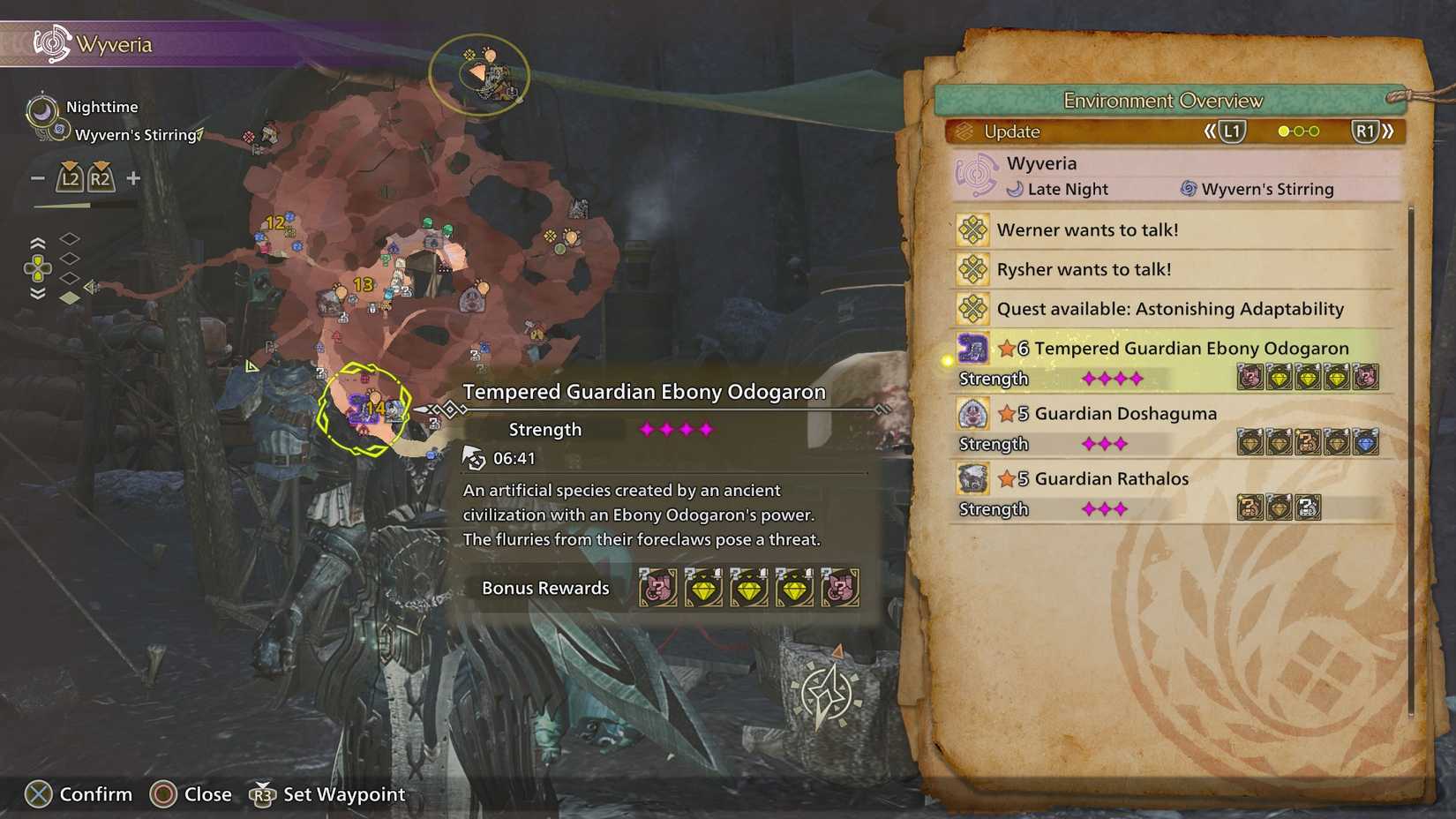1456x819 pixels.
Task: Click the Environment Overview header
Action: tap(1164, 100)
